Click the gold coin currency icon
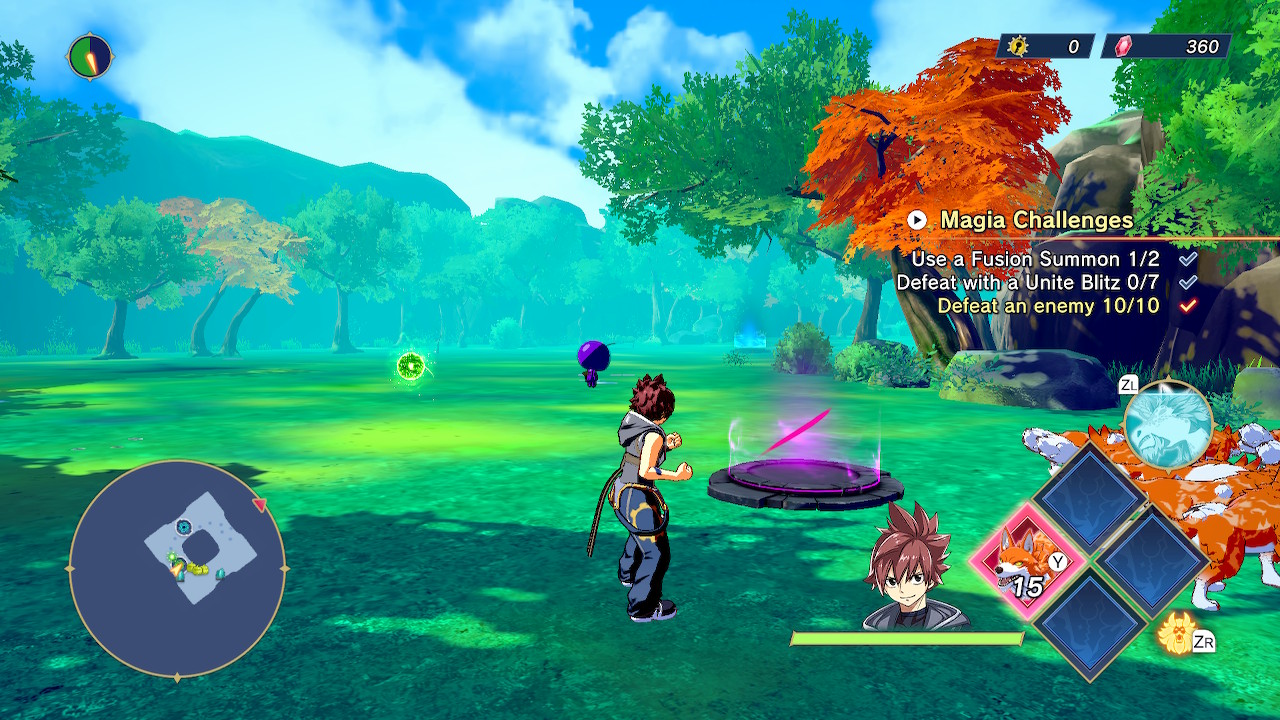Screen dimensions: 1280x720 point(1019,46)
